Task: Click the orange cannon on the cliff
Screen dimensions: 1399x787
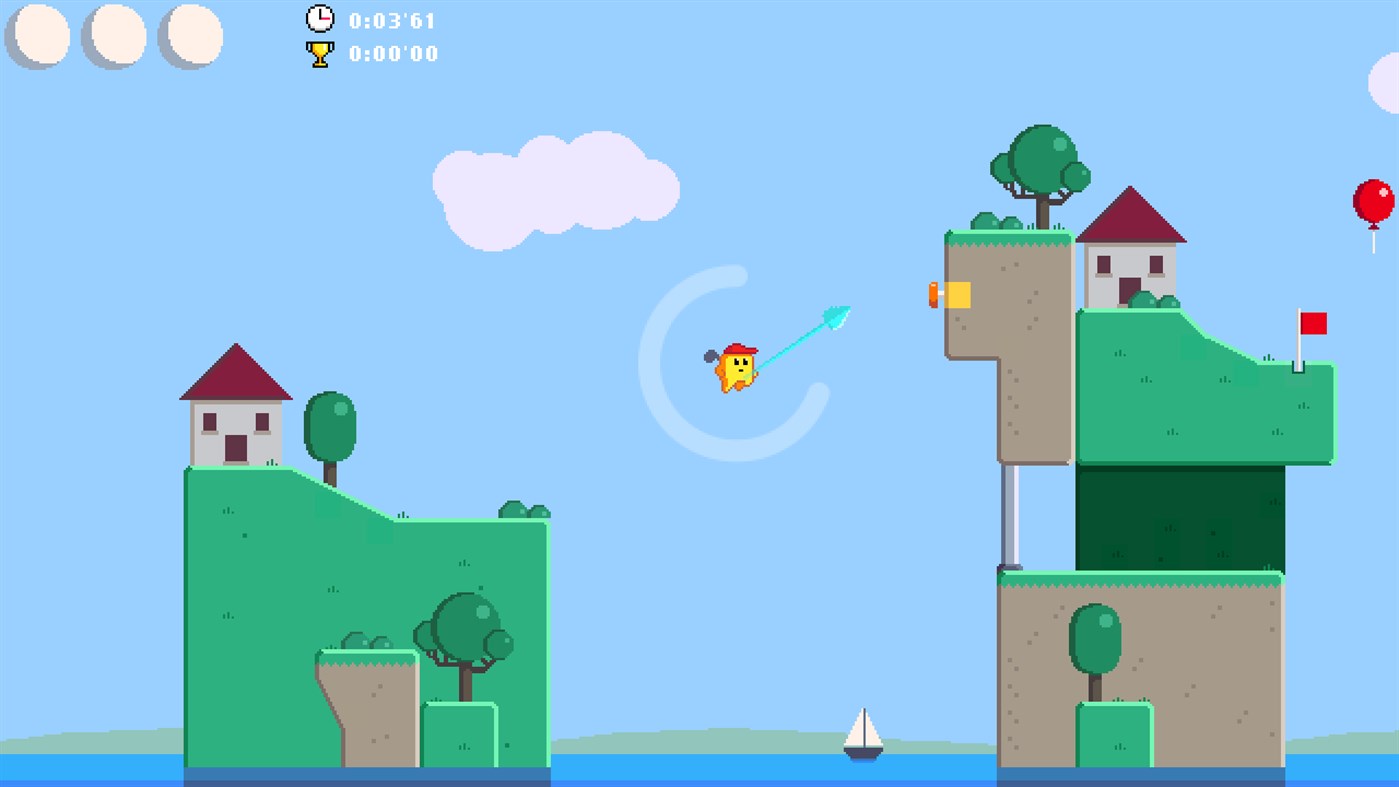Action: 945,293
